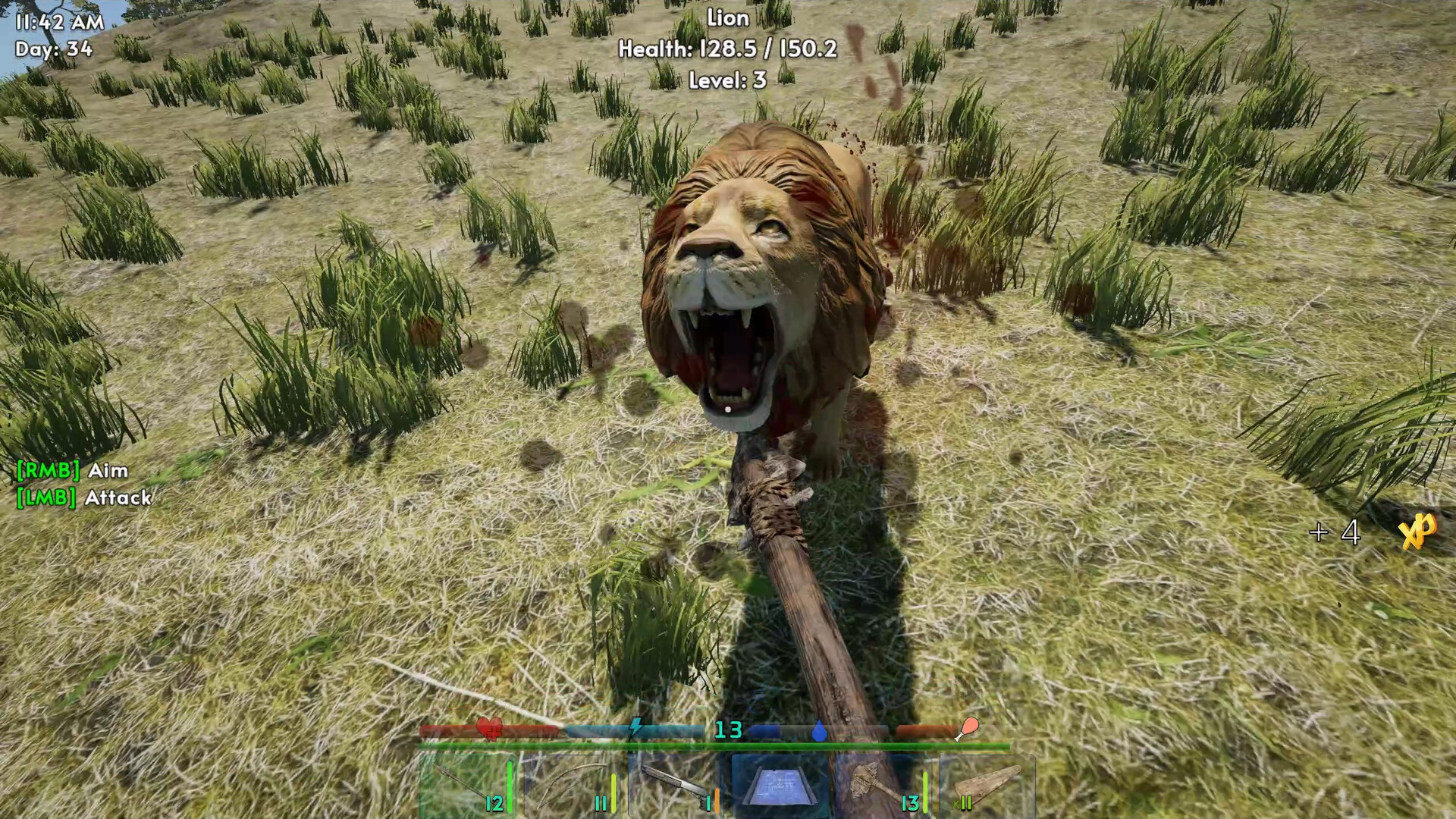Click the red heart health icon

[x=490, y=730]
